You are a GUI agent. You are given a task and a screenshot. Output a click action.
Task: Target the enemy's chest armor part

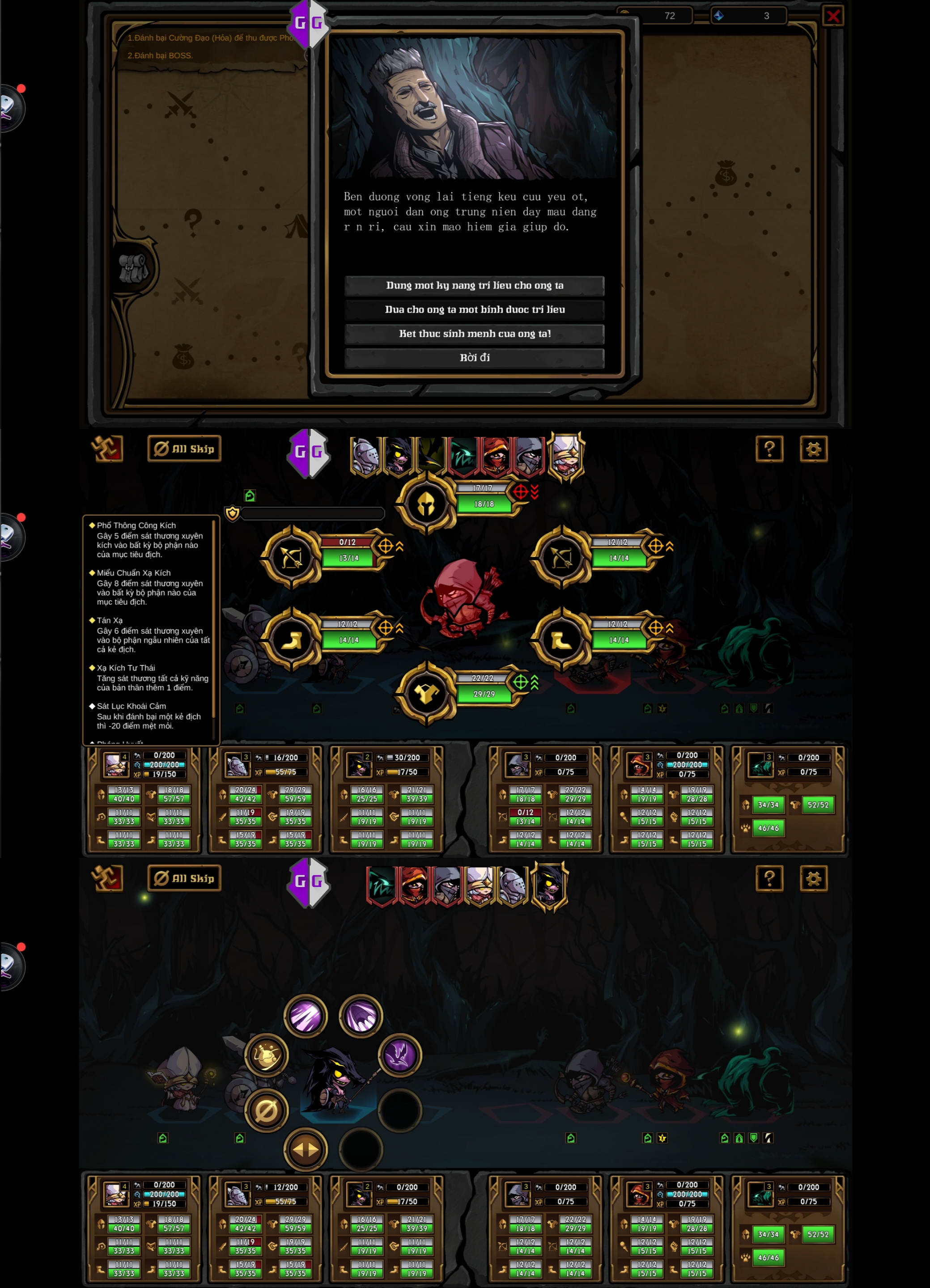pyautogui.click(x=425, y=693)
